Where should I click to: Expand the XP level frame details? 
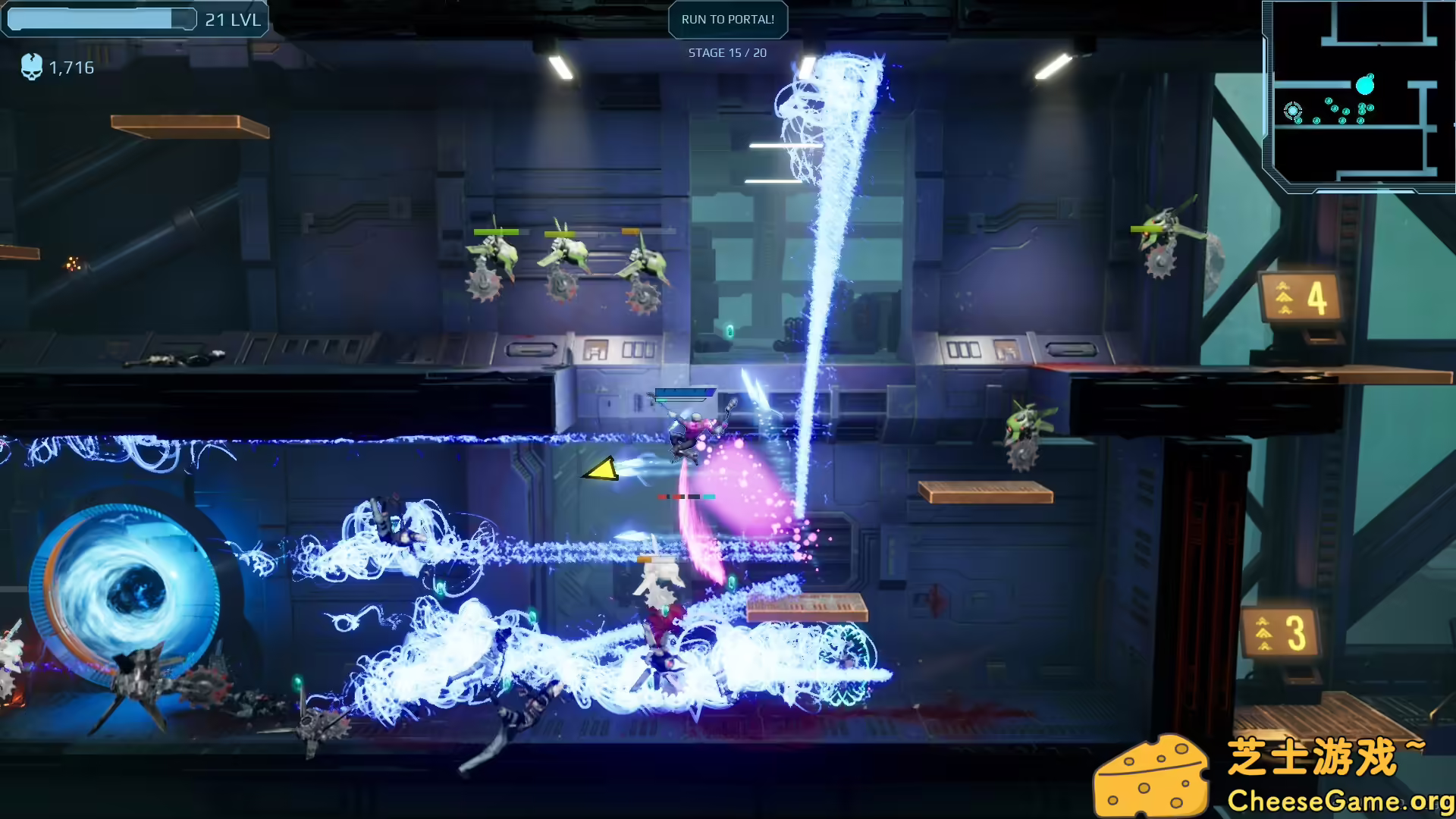[x=135, y=19]
